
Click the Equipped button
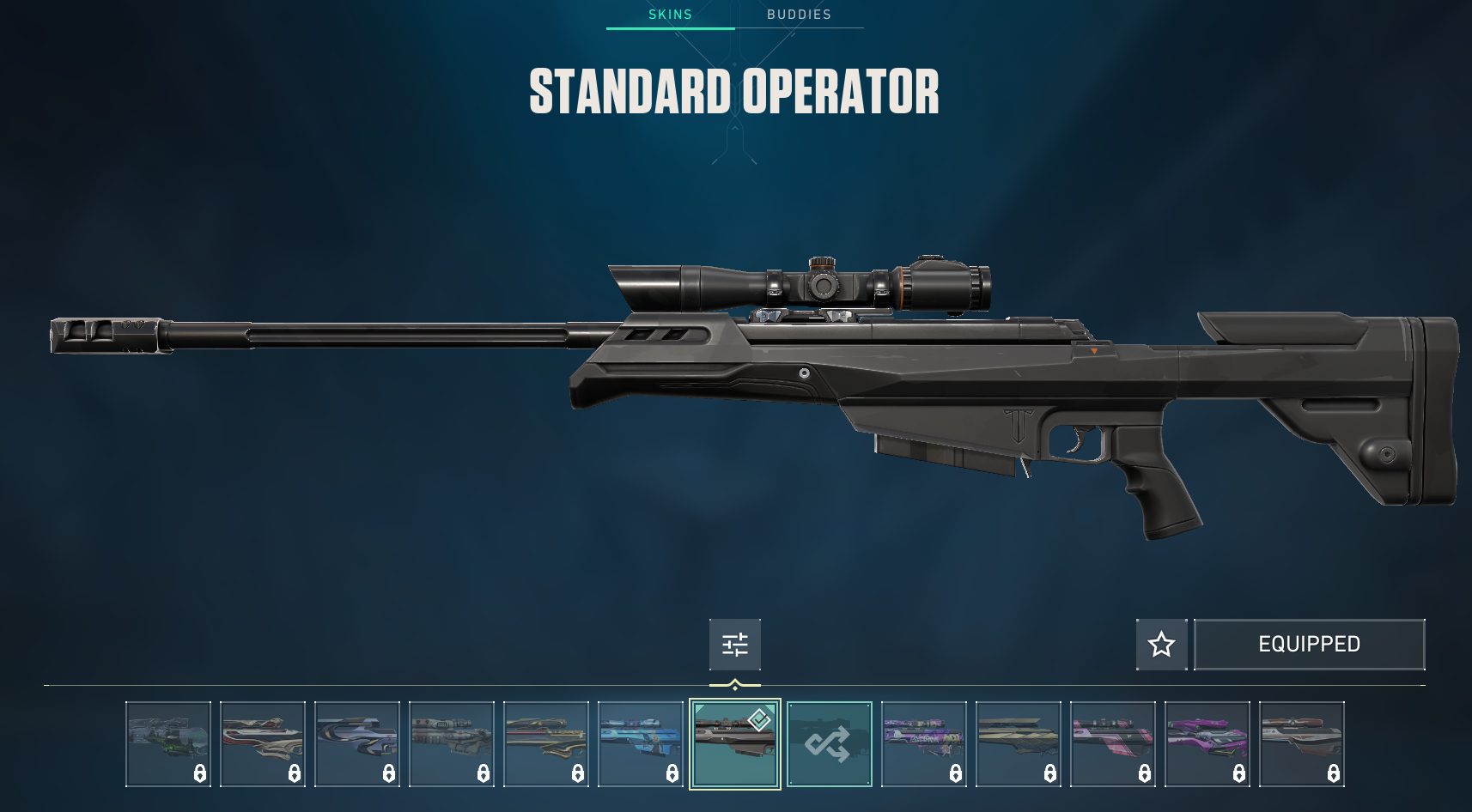(1309, 645)
